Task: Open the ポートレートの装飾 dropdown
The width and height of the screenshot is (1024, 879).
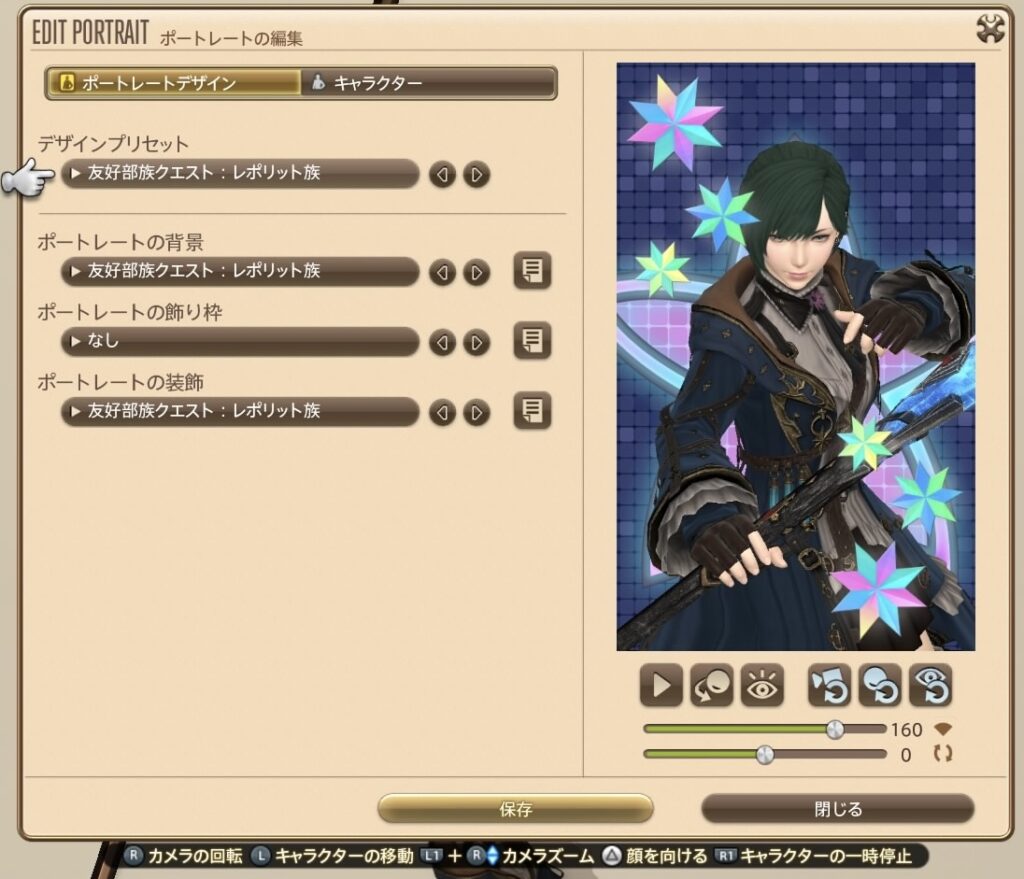Action: point(240,411)
